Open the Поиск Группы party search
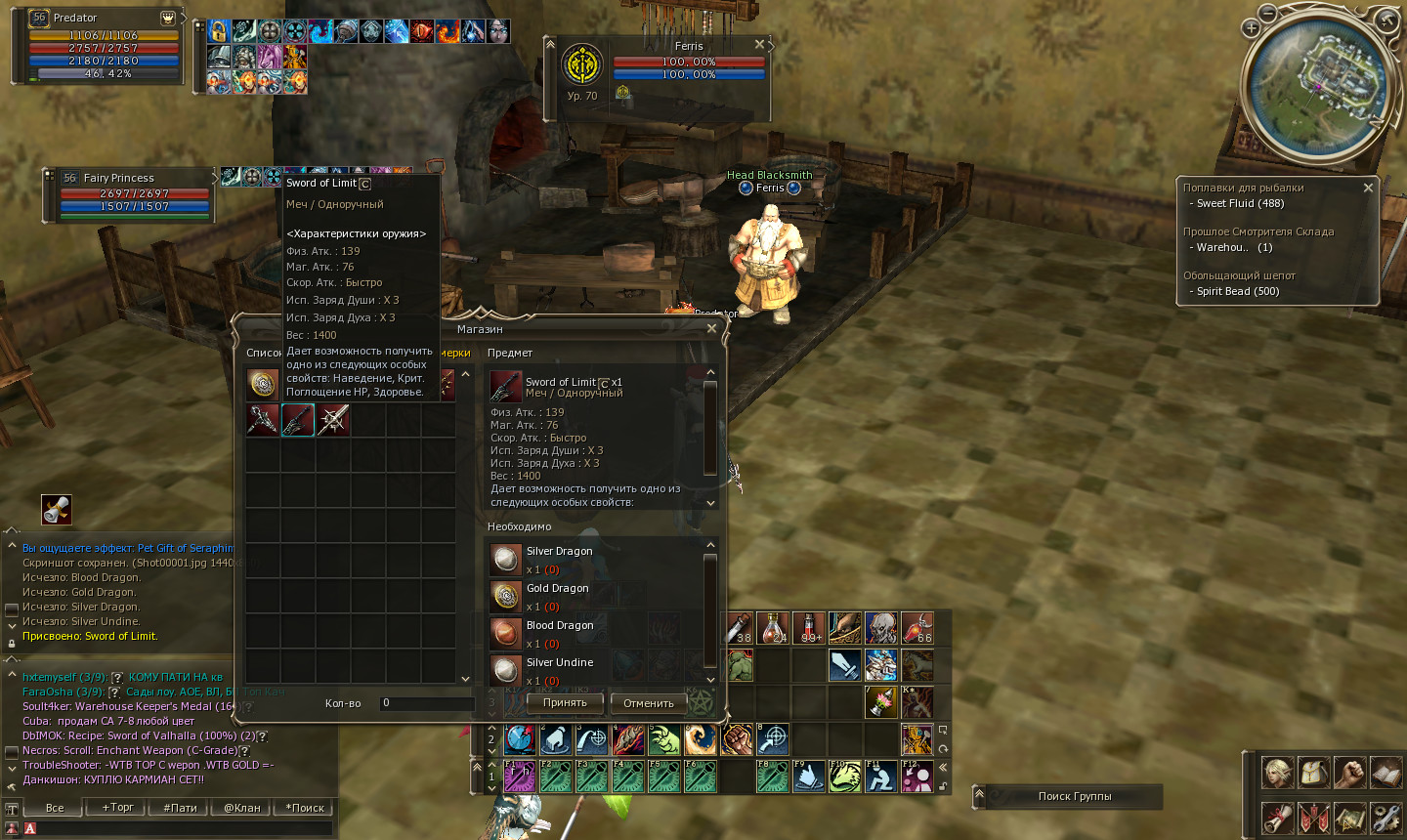 [1074, 796]
